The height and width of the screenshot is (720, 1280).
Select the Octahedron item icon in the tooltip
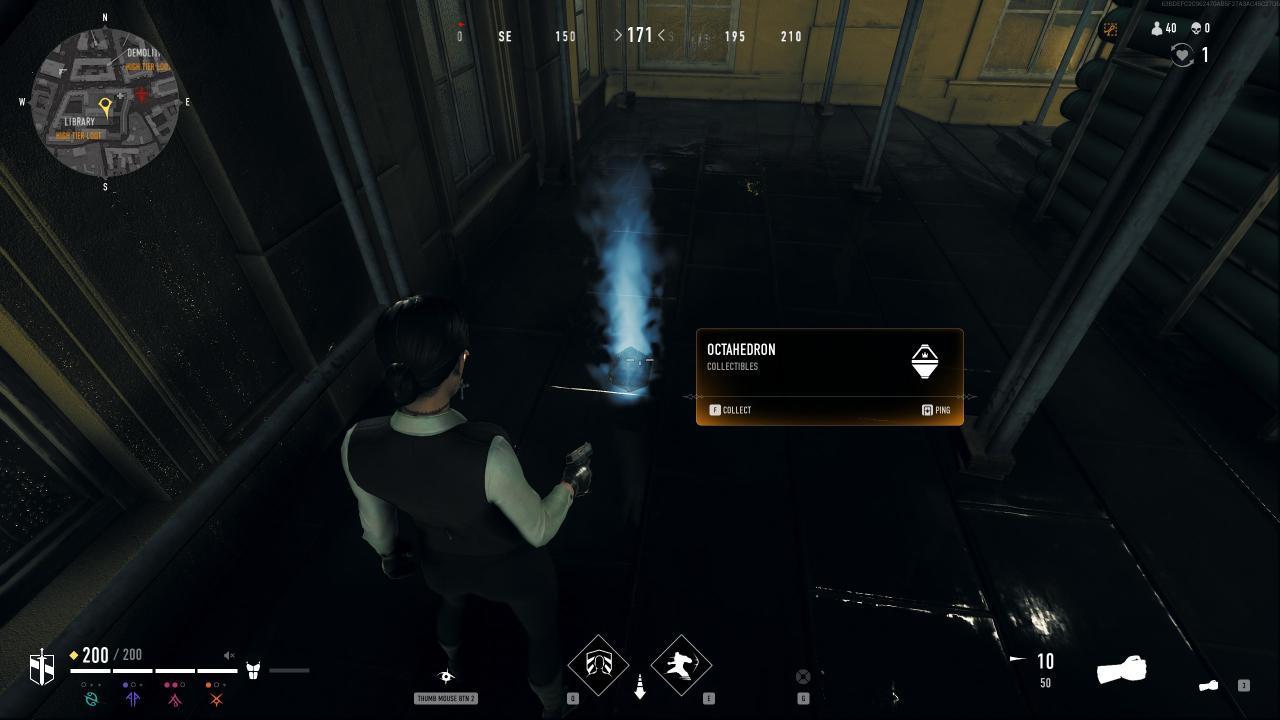tap(925, 361)
